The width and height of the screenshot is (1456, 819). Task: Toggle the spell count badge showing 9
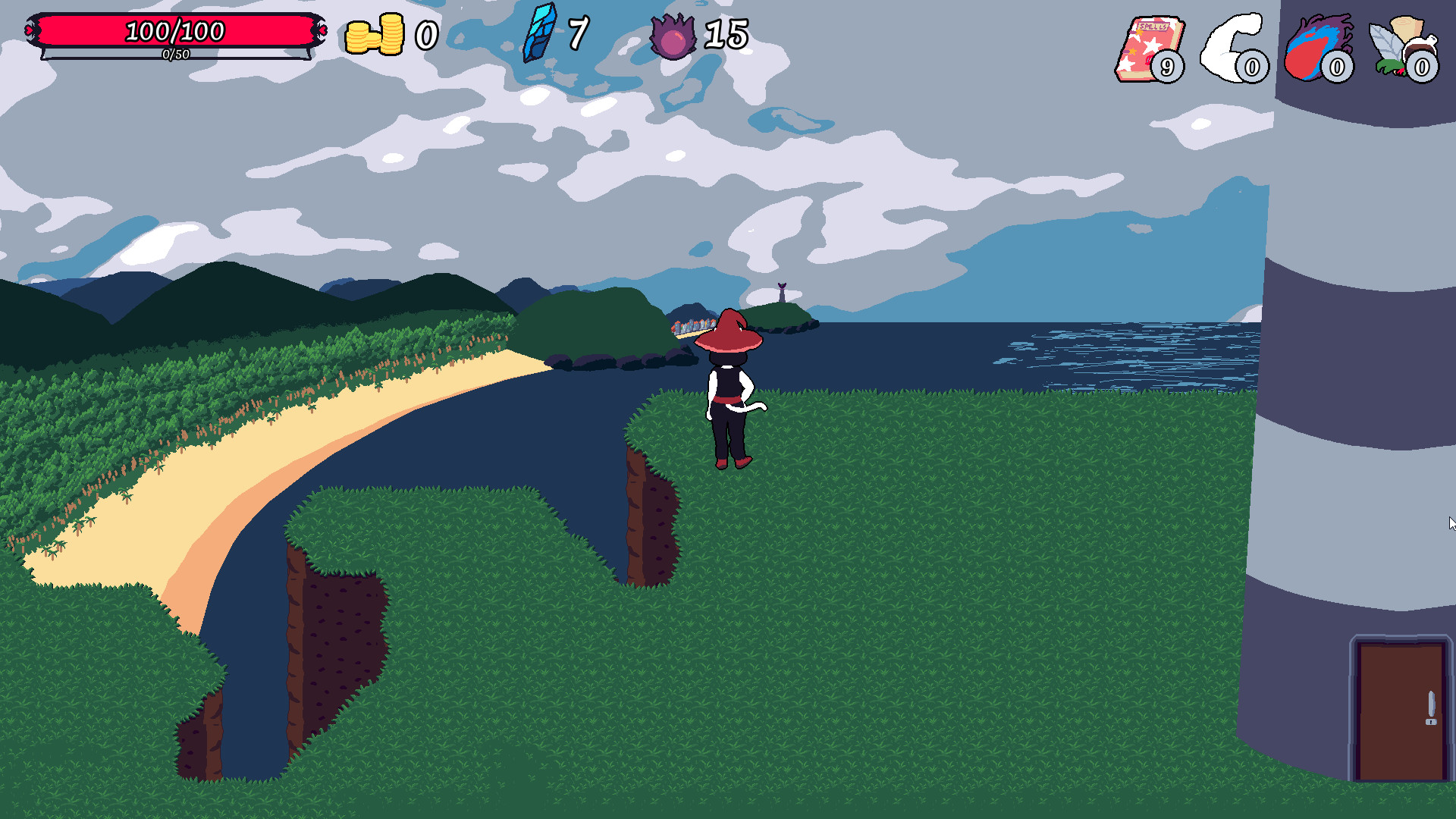pyautogui.click(x=1166, y=67)
